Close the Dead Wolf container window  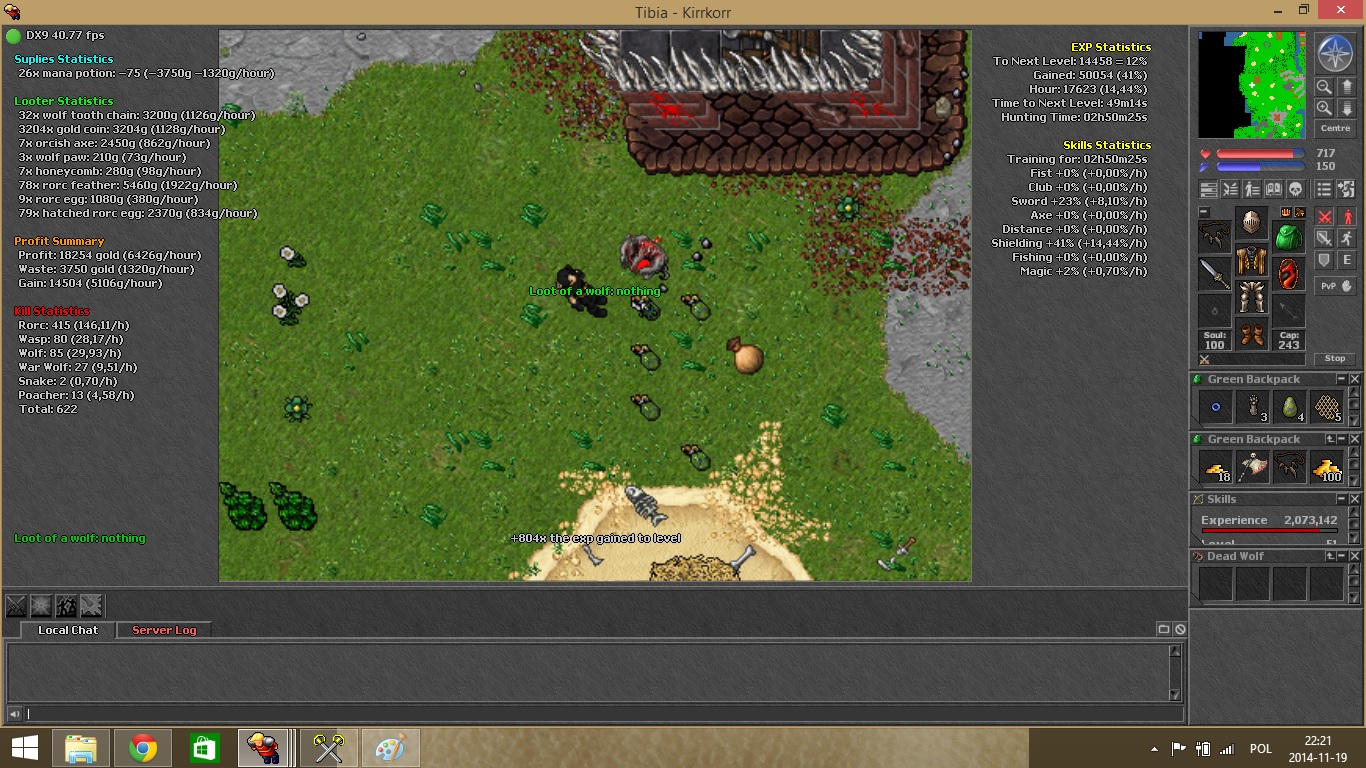tap(1355, 556)
